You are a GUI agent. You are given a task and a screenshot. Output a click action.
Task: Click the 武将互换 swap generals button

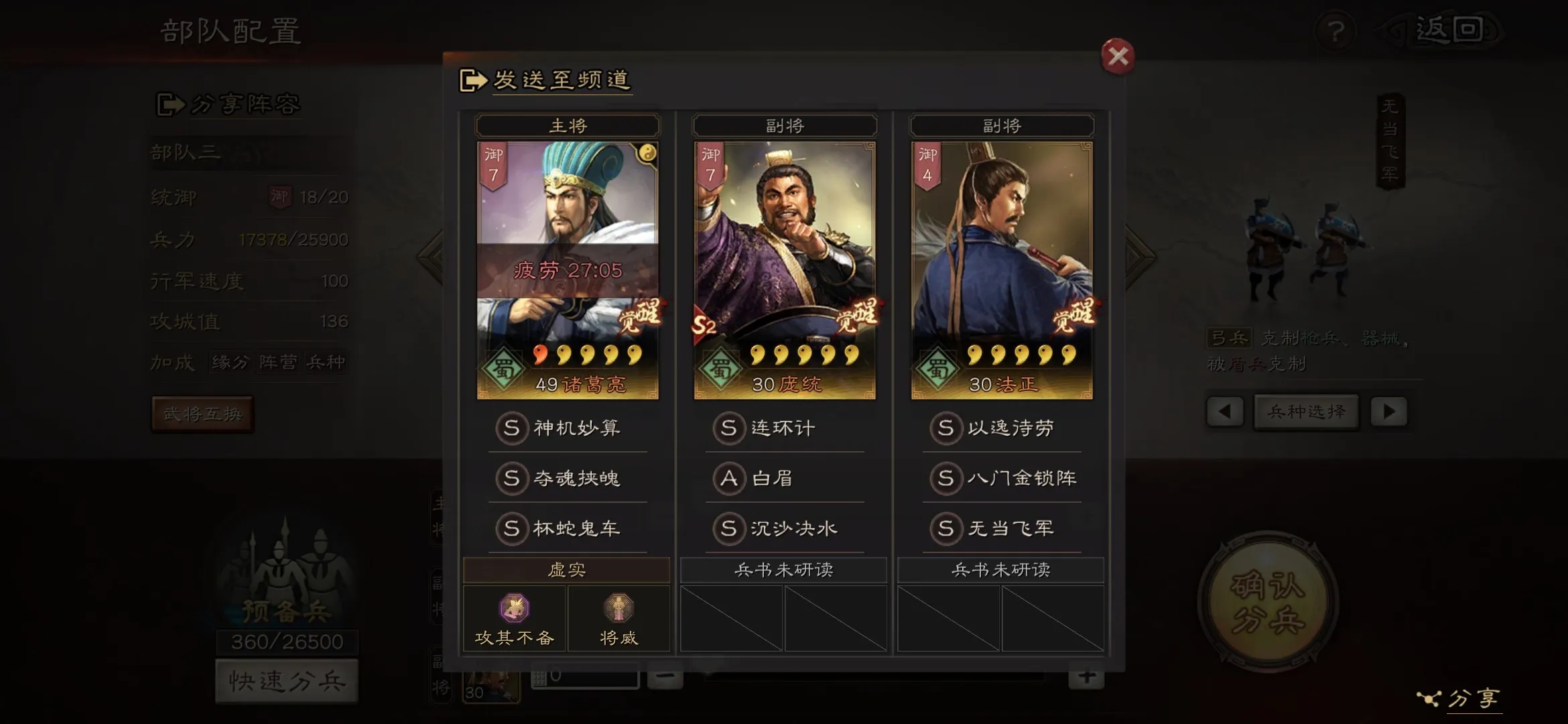pos(202,414)
